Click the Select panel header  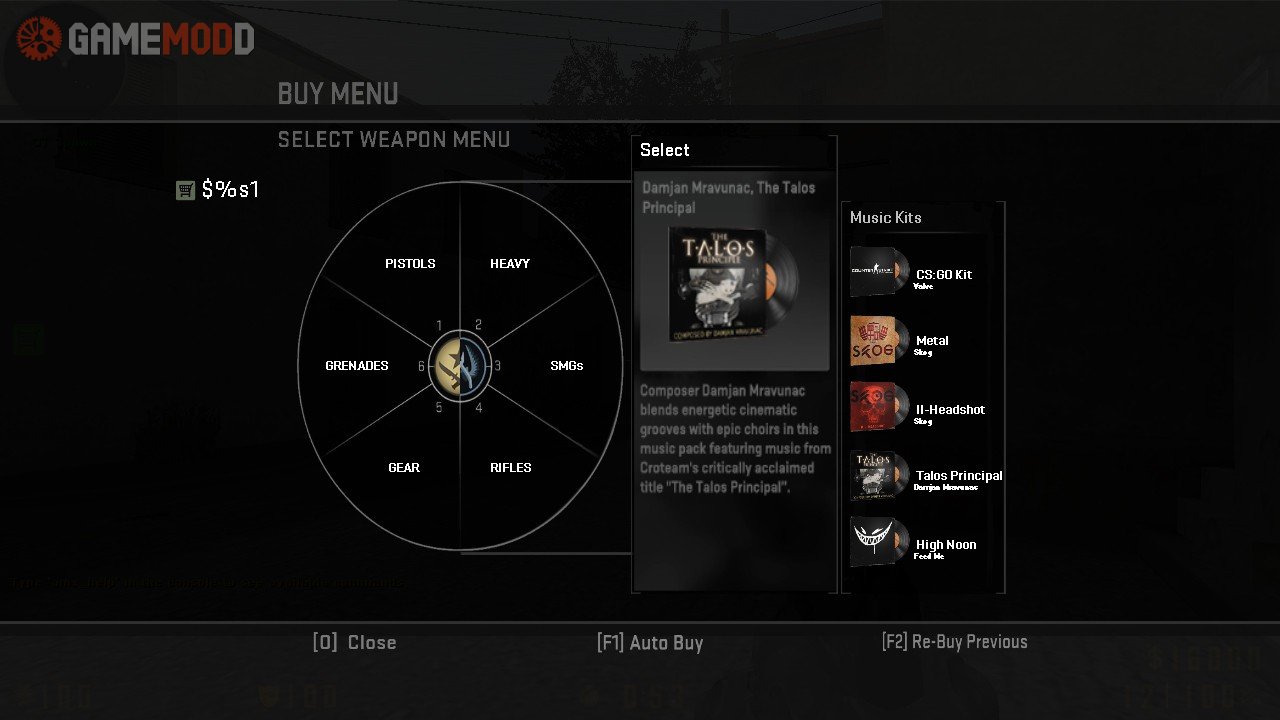click(665, 150)
